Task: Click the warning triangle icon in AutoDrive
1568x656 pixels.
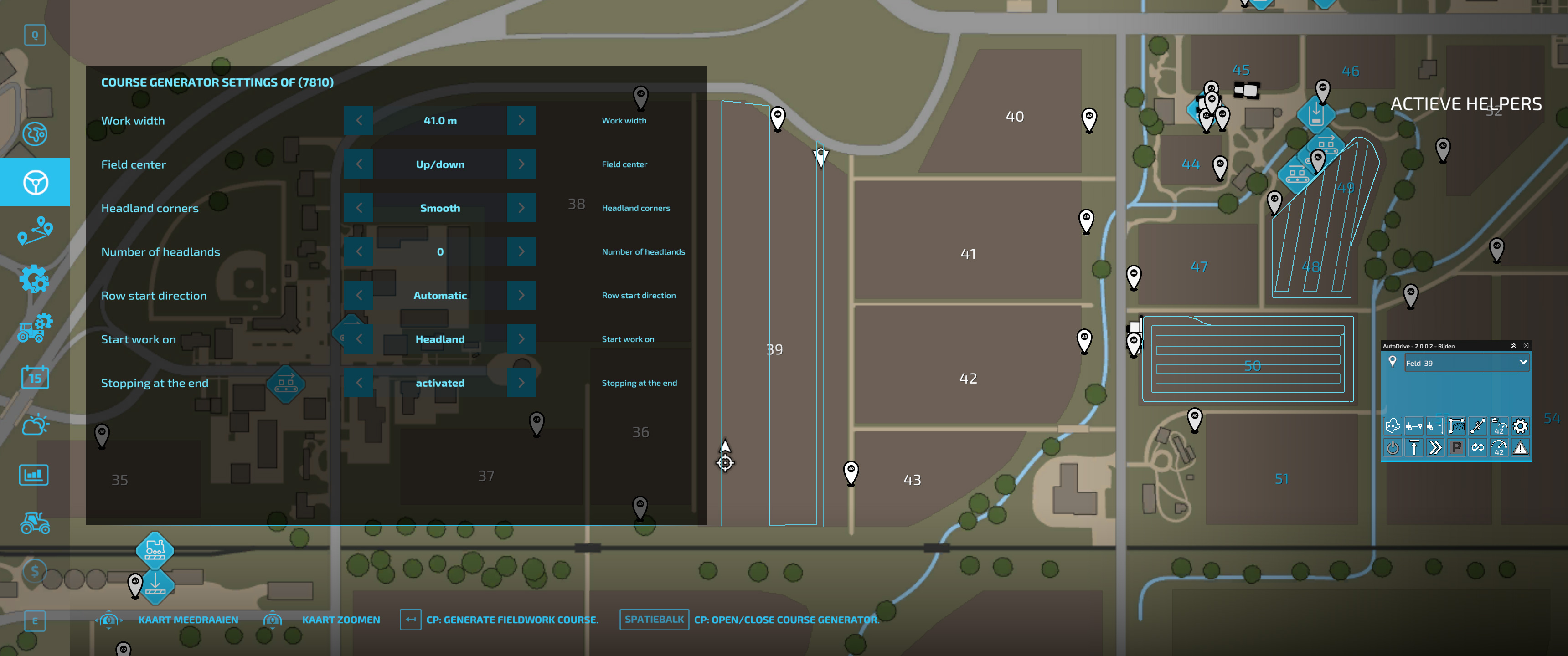Action: (x=1520, y=448)
